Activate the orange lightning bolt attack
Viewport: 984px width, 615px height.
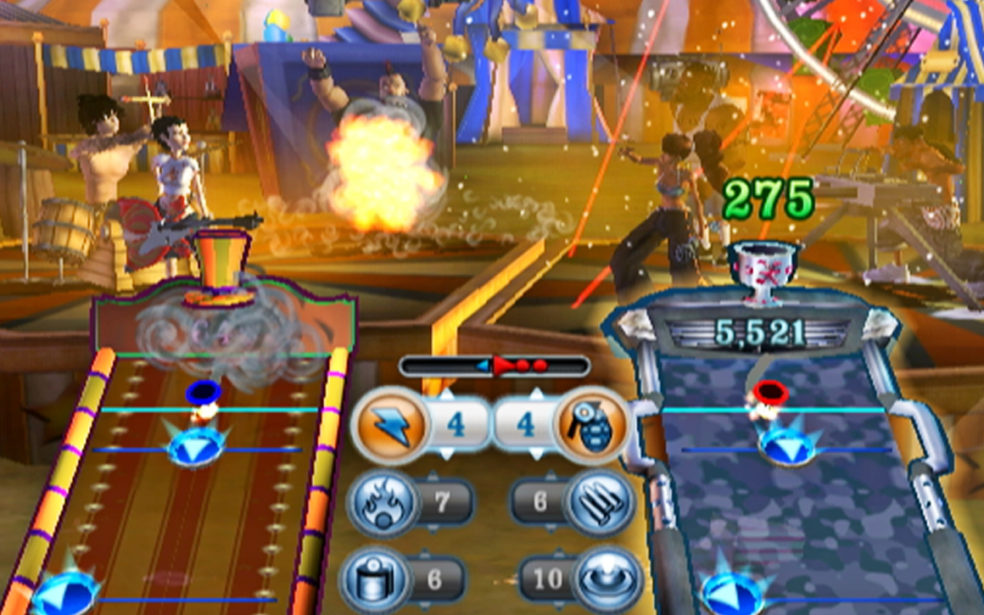387,423
